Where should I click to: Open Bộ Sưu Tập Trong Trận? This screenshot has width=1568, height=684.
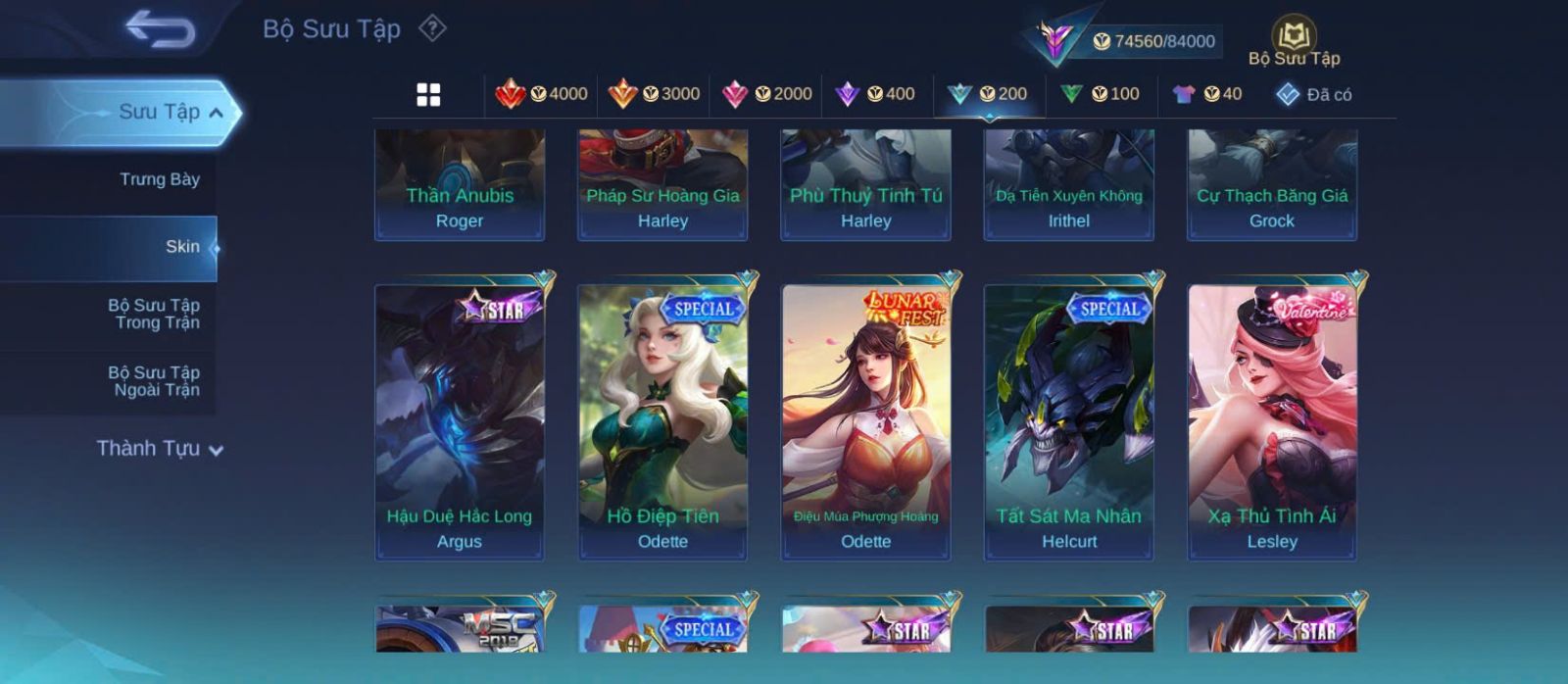pos(155,314)
